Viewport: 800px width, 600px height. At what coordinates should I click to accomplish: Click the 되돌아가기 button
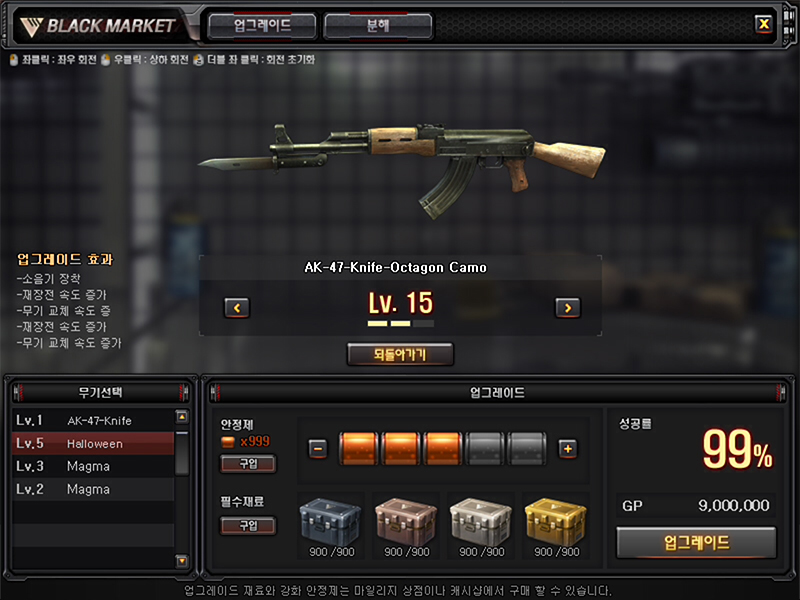400,354
